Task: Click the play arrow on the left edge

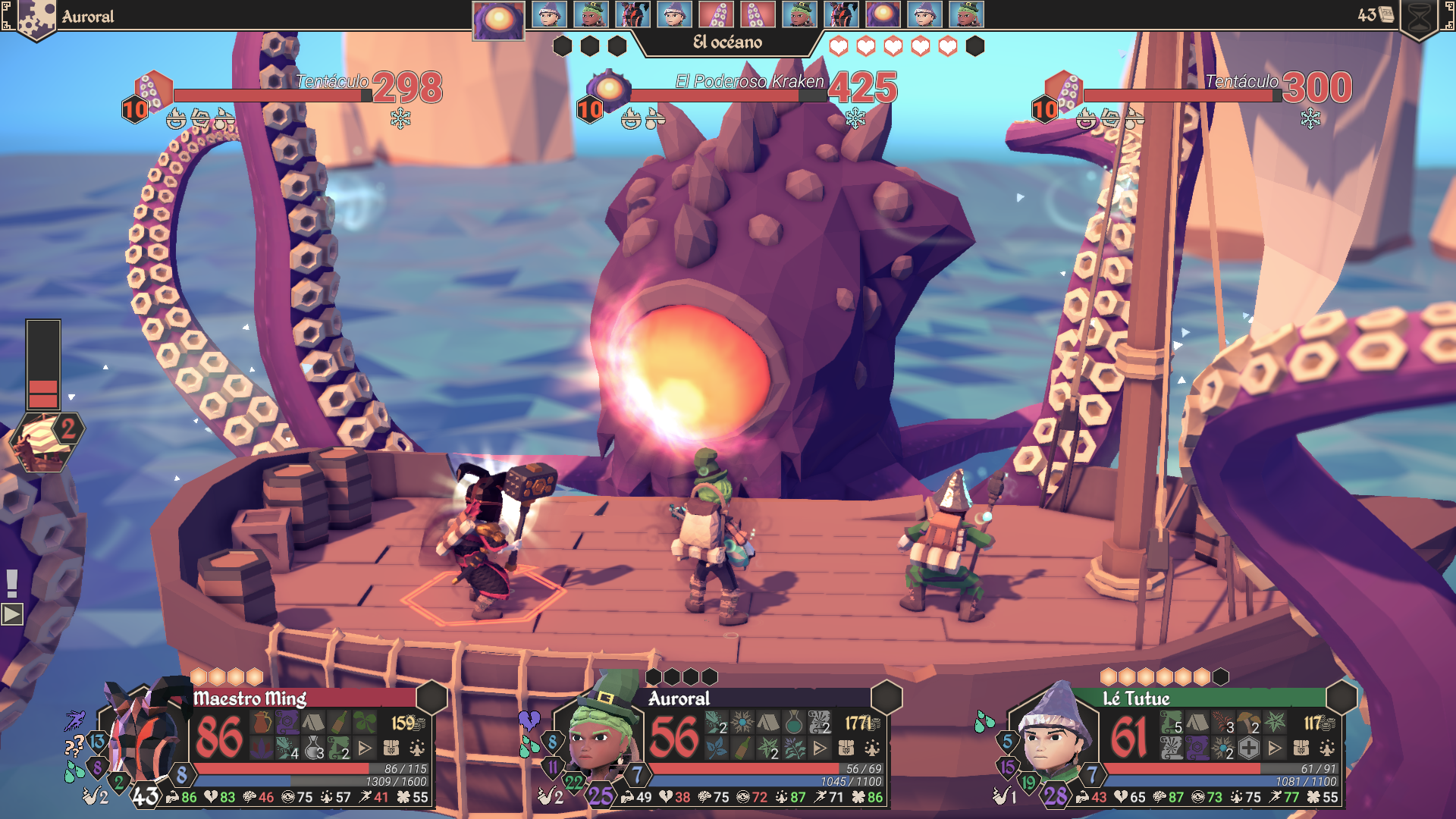Action: coord(12,613)
